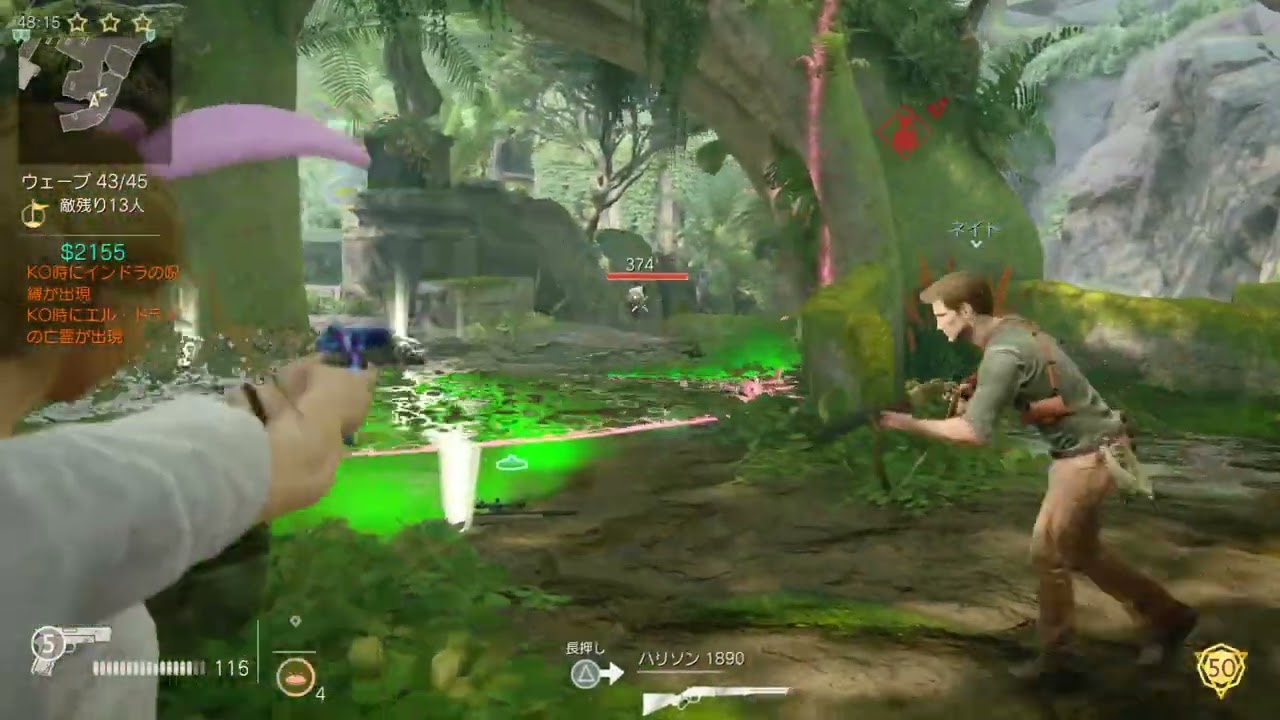Click the icon beside the enemies remaining count
Viewport: 1280px width, 720px height.
tap(37, 209)
